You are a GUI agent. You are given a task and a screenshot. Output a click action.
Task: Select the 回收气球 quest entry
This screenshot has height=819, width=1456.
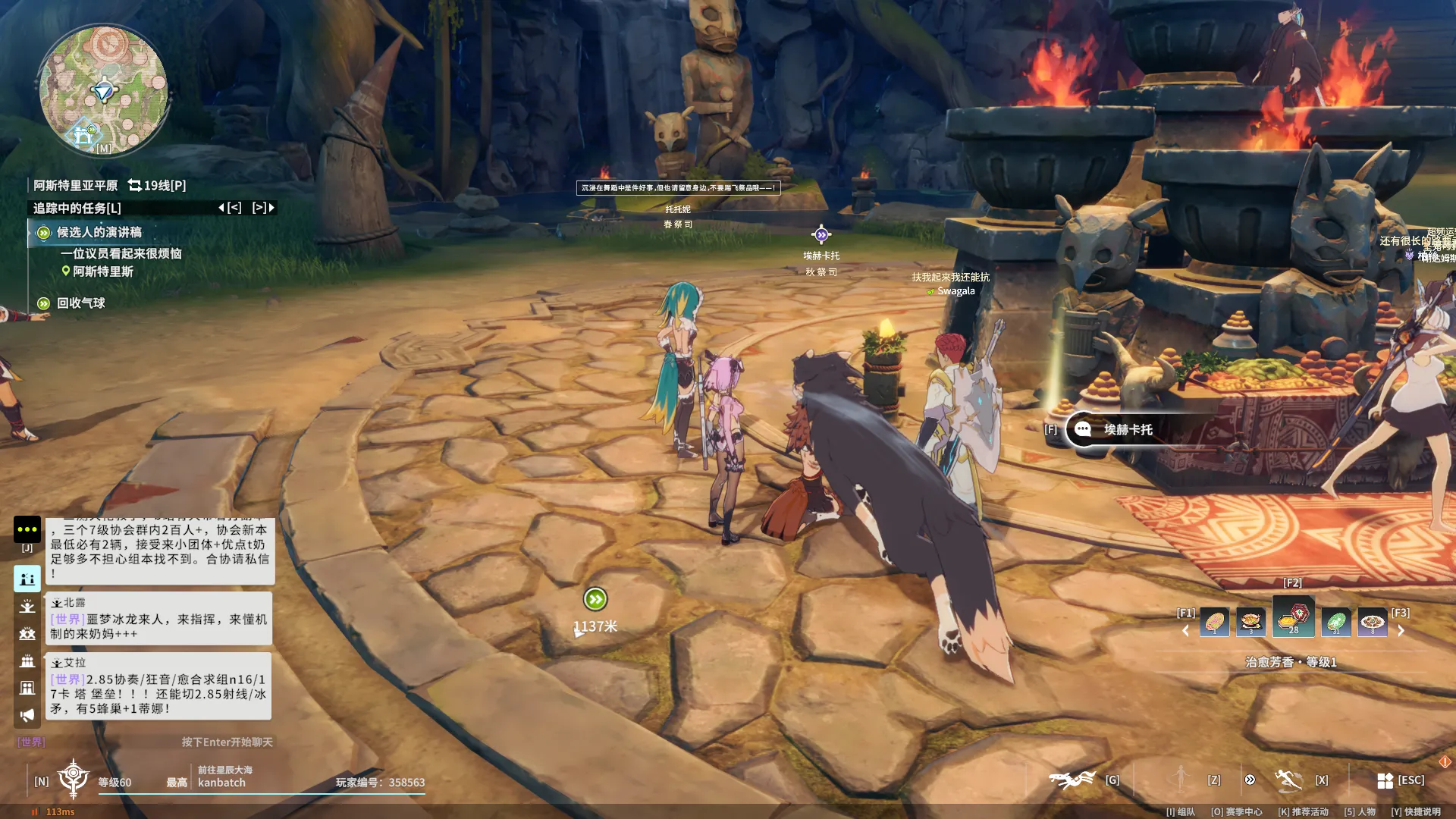[x=80, y=303]
